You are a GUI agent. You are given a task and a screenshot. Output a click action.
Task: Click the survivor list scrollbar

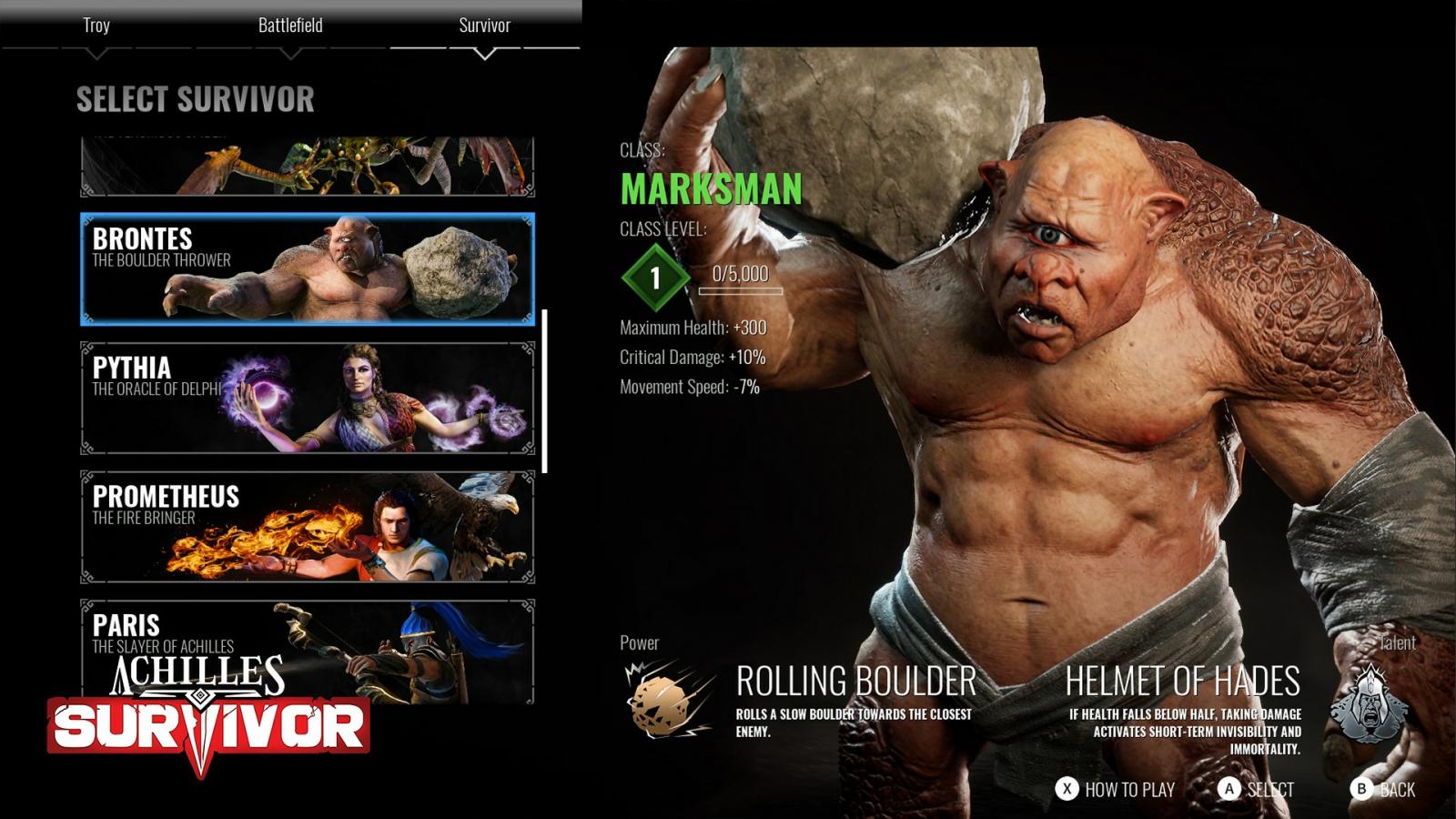544,391
